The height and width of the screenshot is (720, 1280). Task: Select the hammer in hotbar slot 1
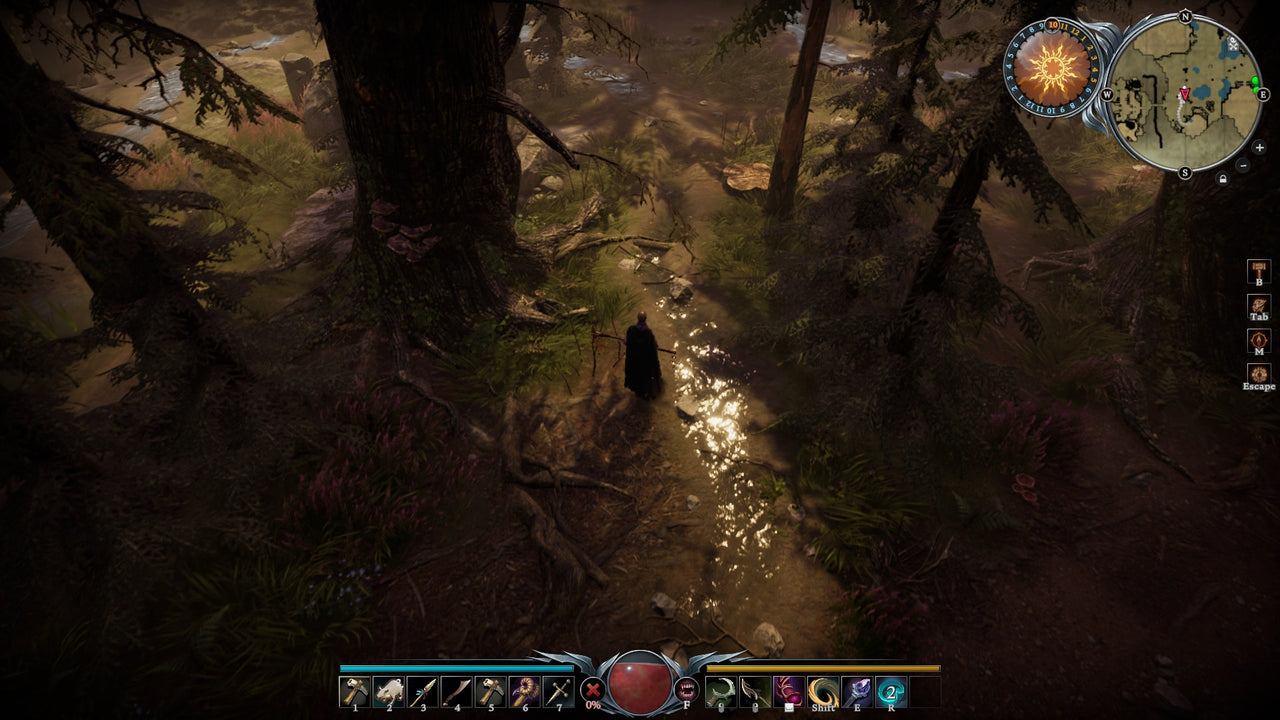click(354, 691)
